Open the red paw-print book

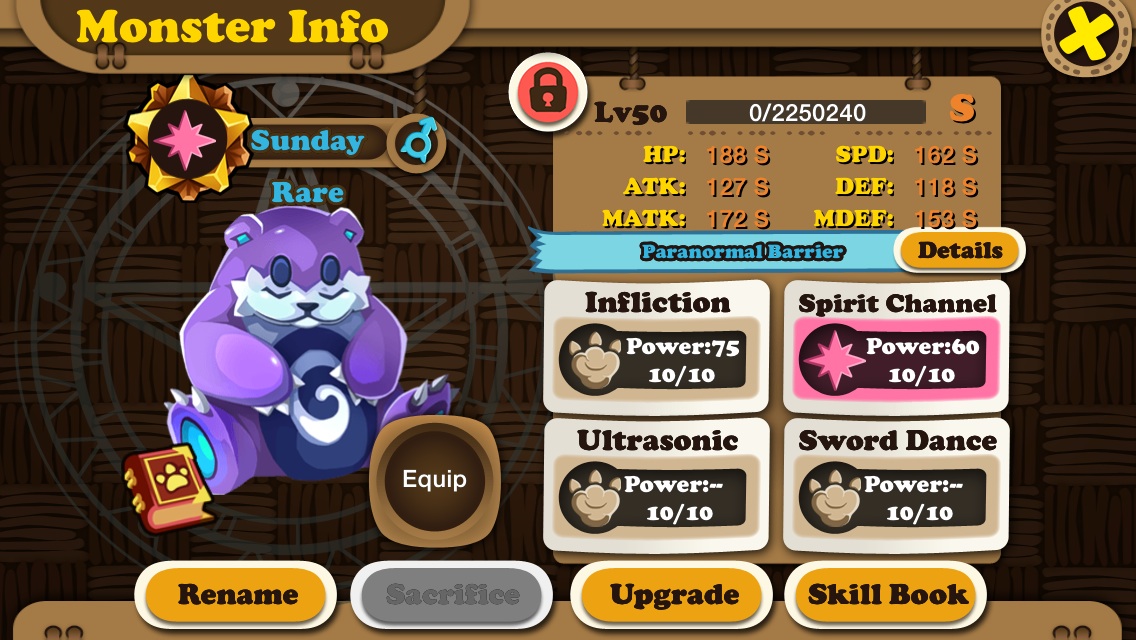167,488
